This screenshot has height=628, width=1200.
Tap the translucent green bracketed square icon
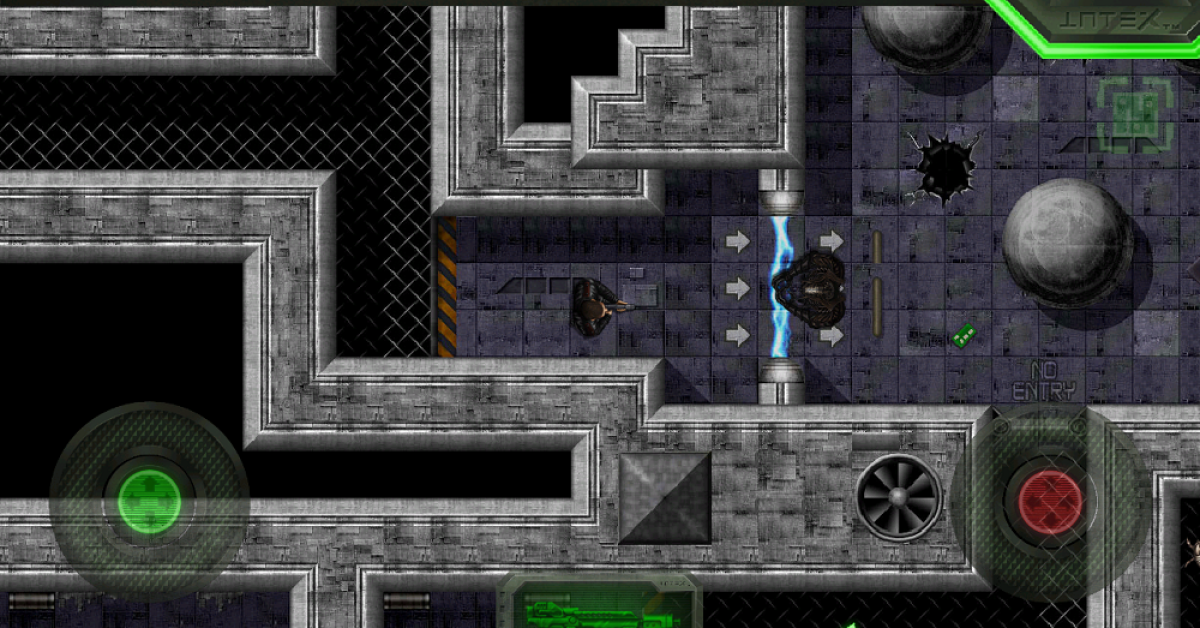coord(1135,115)
